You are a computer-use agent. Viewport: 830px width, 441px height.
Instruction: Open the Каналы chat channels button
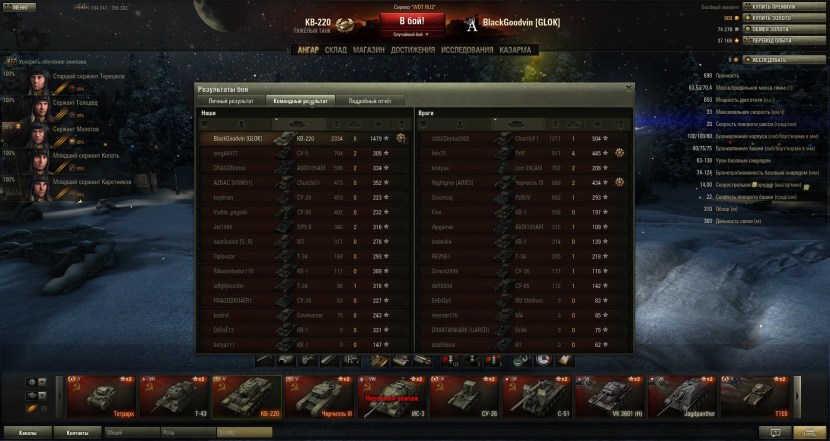pos(29,433)
